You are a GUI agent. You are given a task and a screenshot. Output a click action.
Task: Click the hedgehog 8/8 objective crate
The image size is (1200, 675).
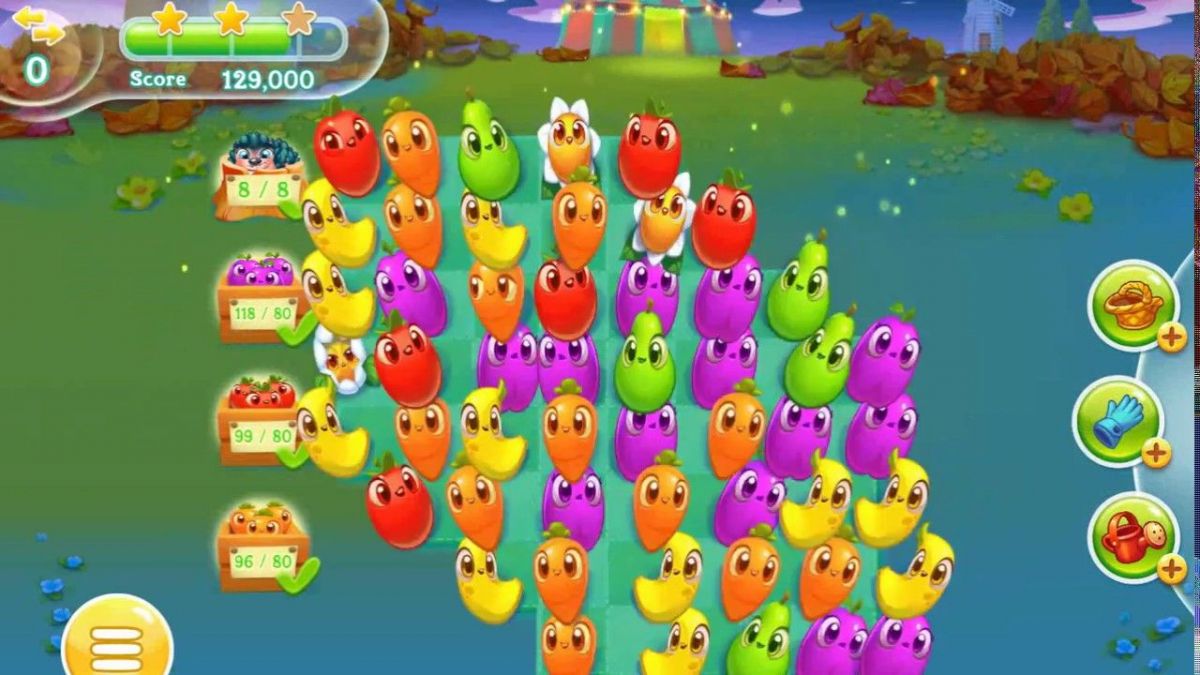point(259,180)
